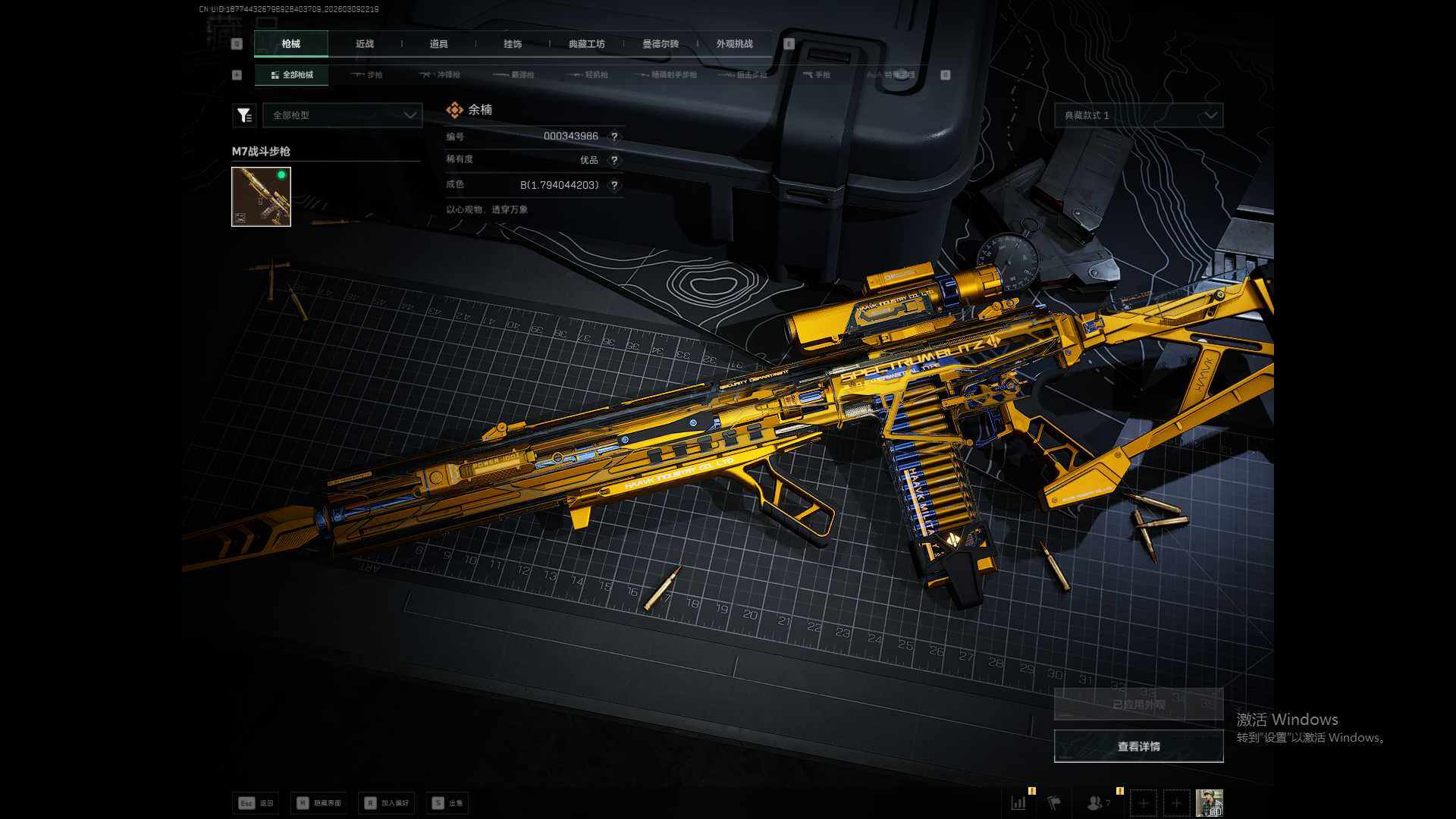Screen dimensions: 1456x819
Task: Filter by 步枪 (rifles)
Action: click(368, 75)
